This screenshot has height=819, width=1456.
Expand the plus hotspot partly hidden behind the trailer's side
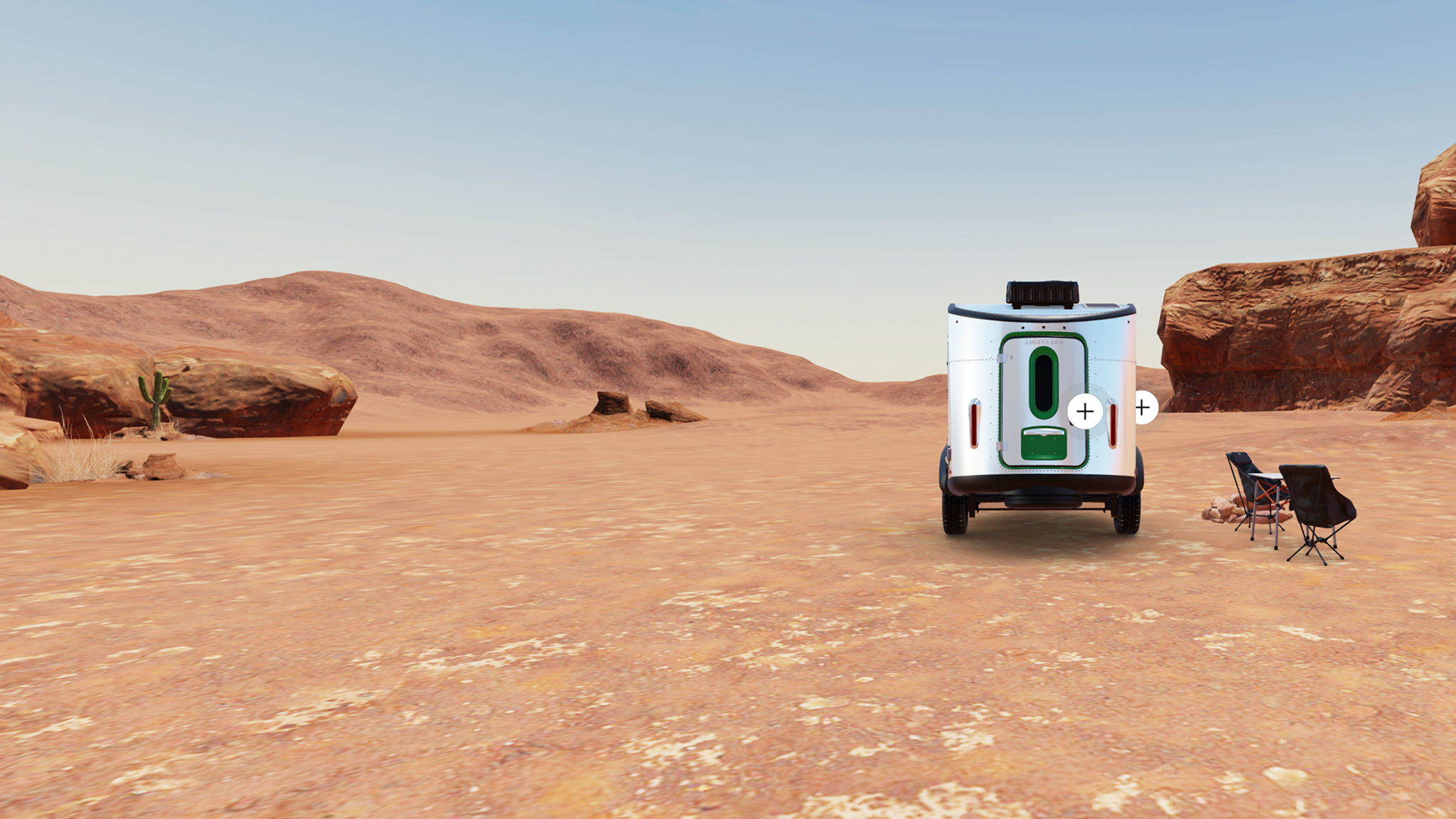pos(1145,407)
